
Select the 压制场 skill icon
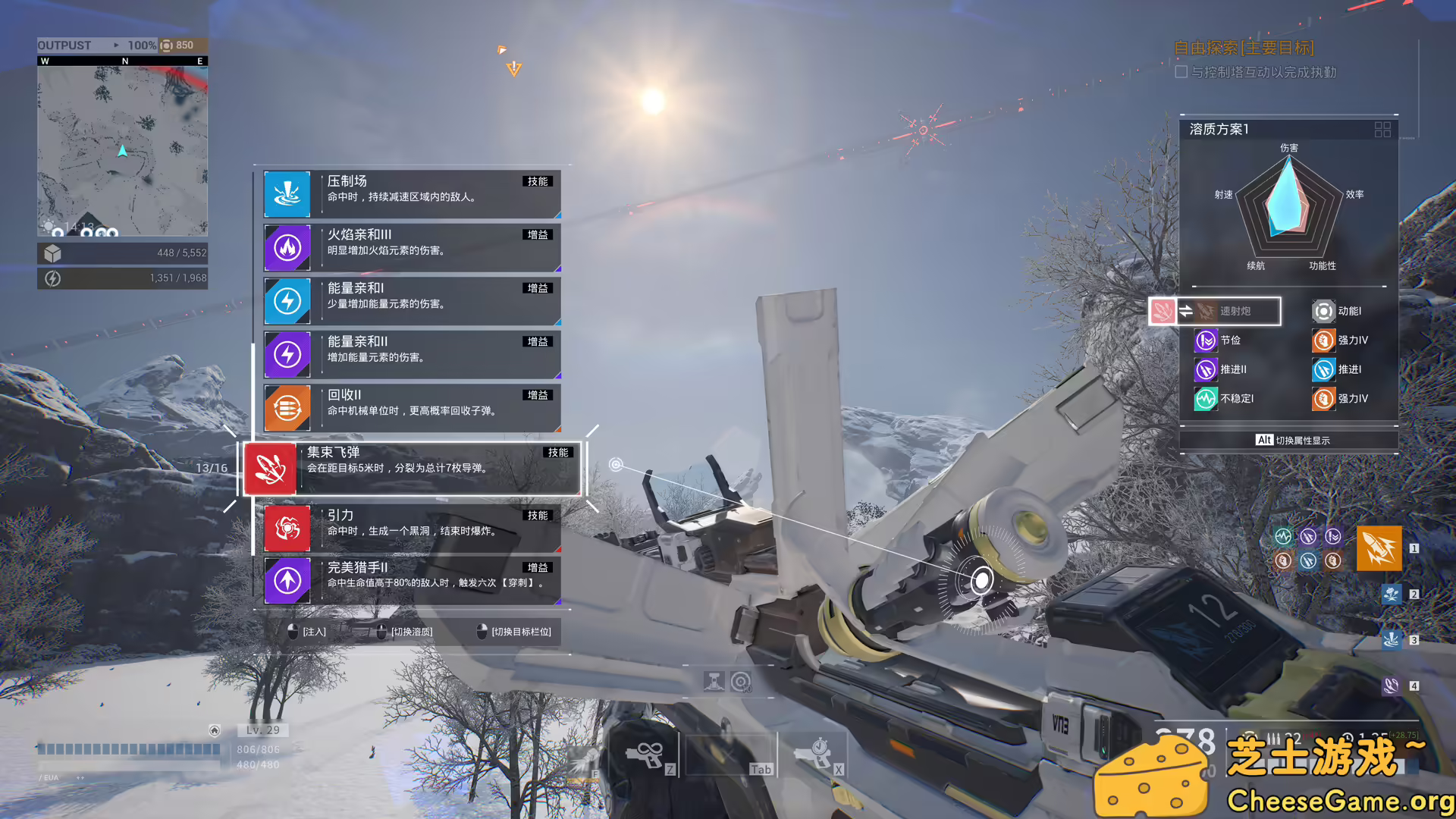pos(287,194)
